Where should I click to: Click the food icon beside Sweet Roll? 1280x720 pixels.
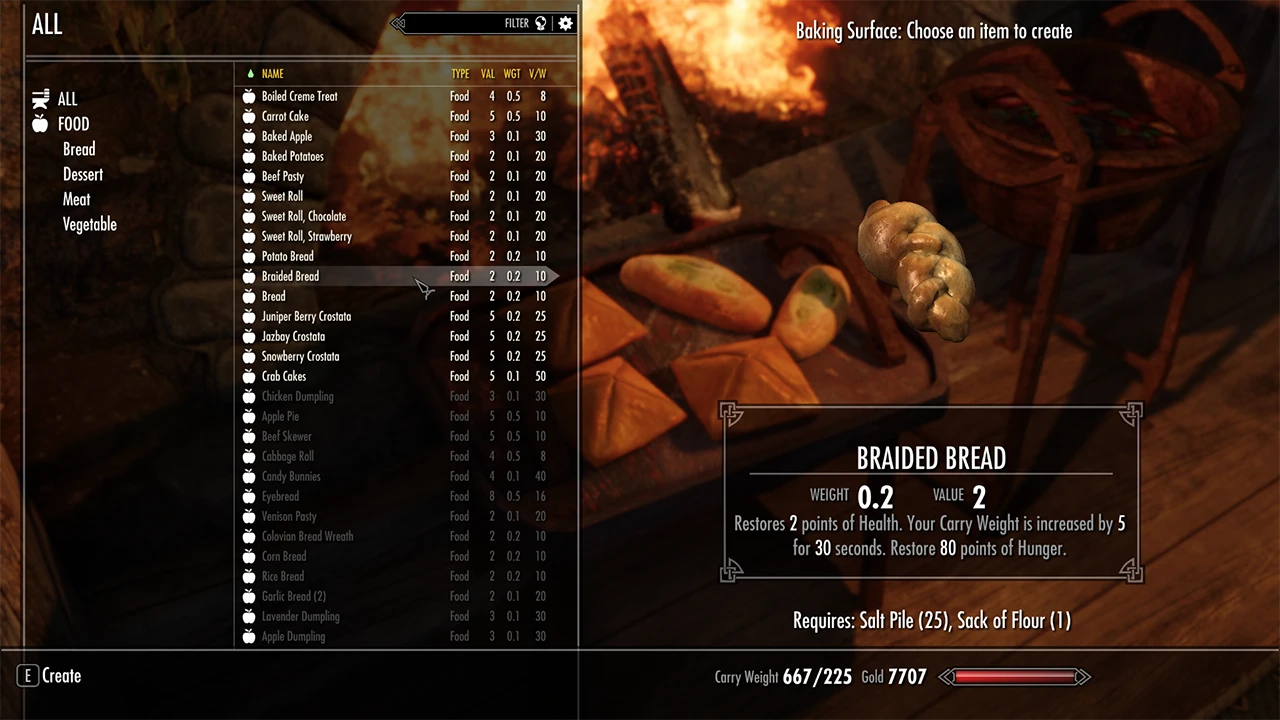[x=248, y=196]
